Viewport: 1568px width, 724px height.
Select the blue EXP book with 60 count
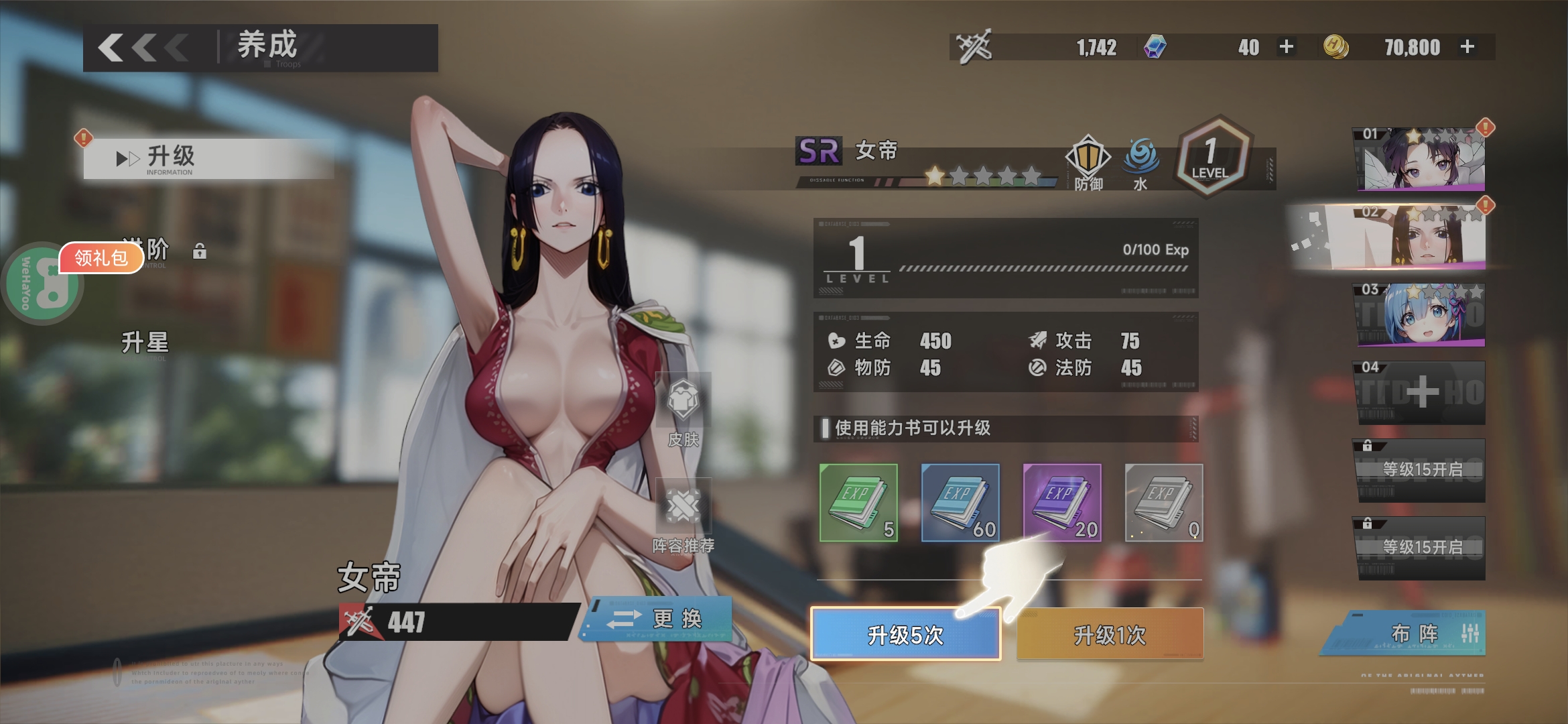tap(961, 503)
